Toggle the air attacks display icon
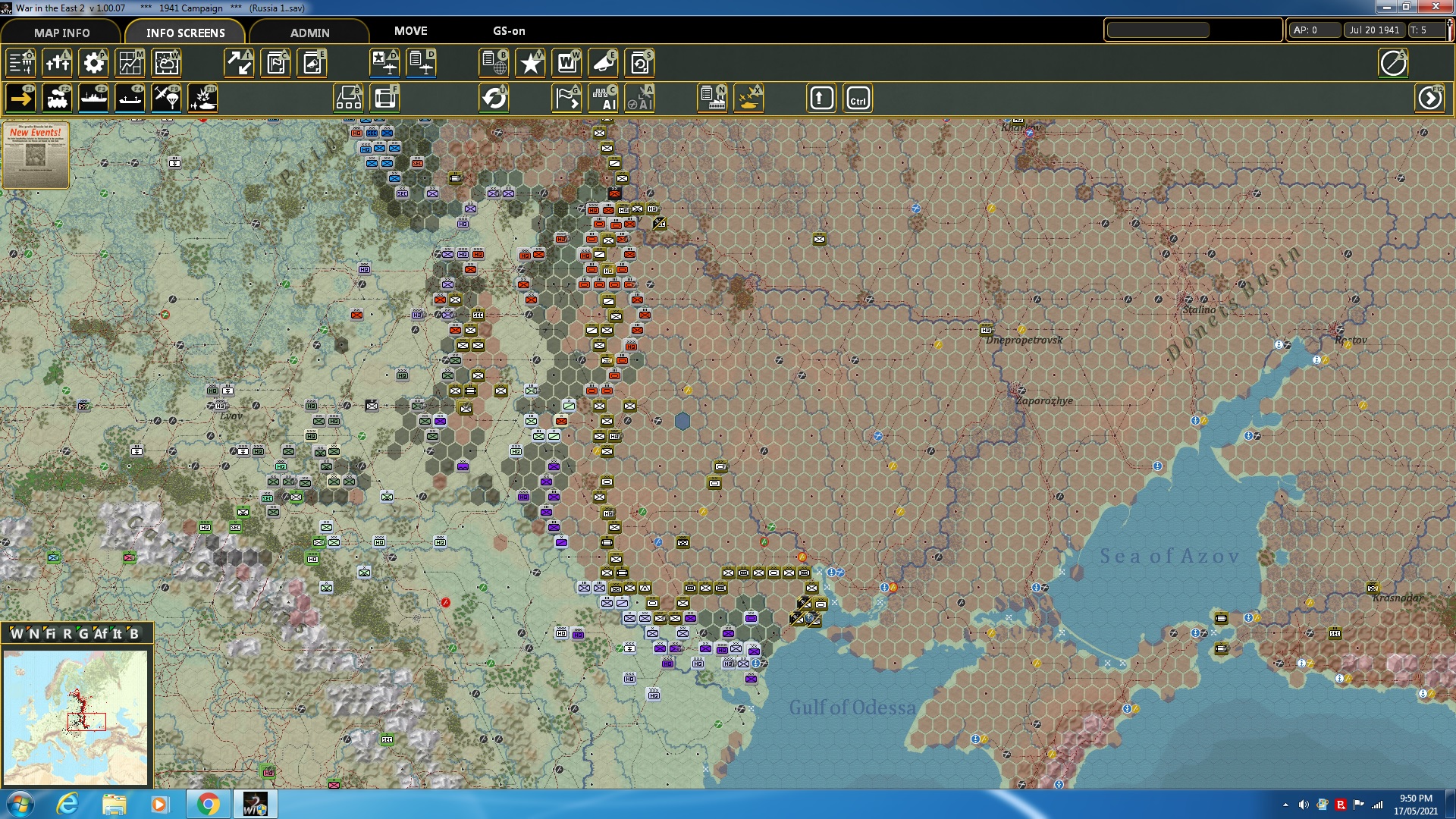 point(748,97)
